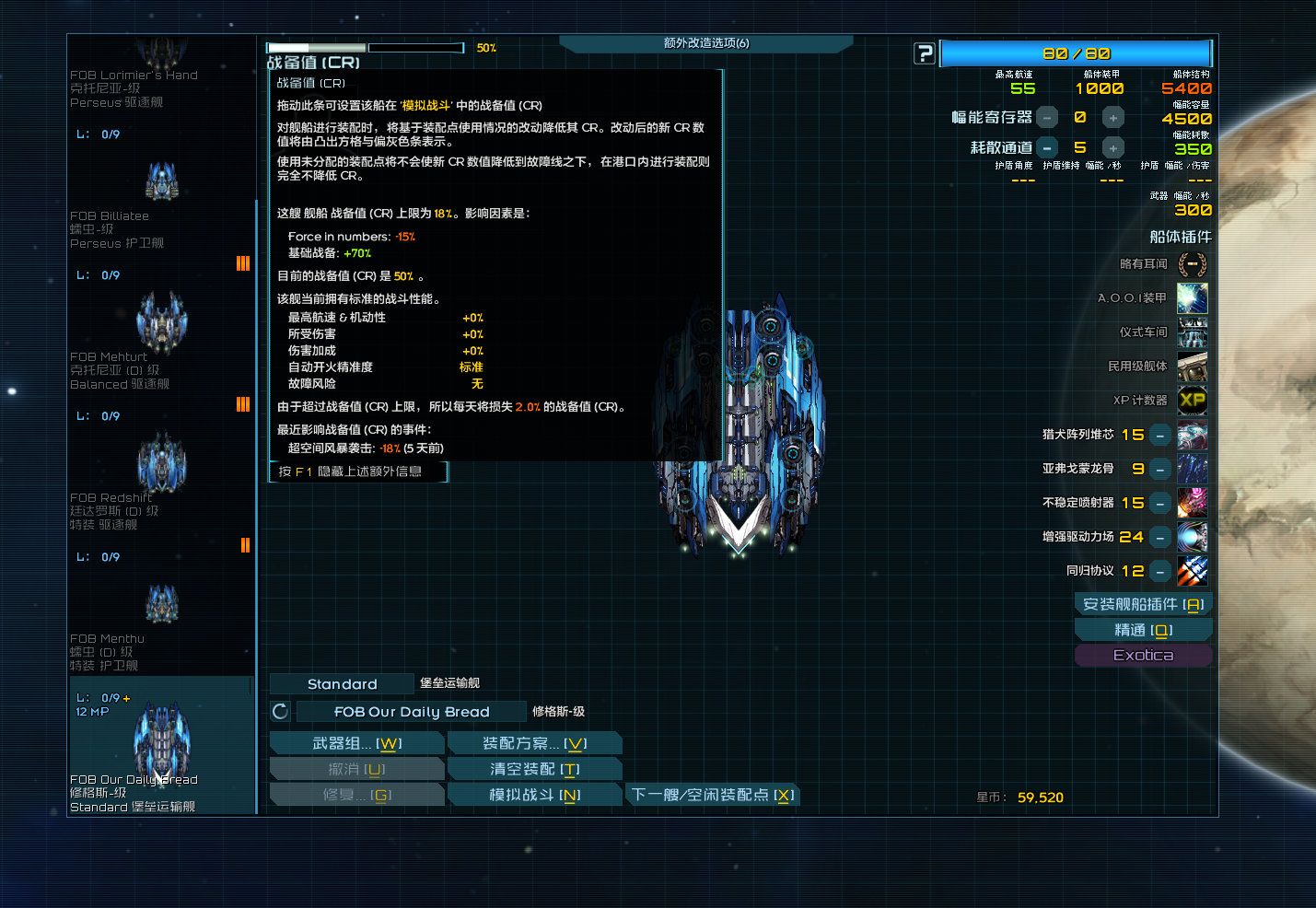The height and width of the screenshot is (908, 1316).
Task: Open the 装配方案 [V] selector
Action: pyautogui.click(x=534, y=742)
